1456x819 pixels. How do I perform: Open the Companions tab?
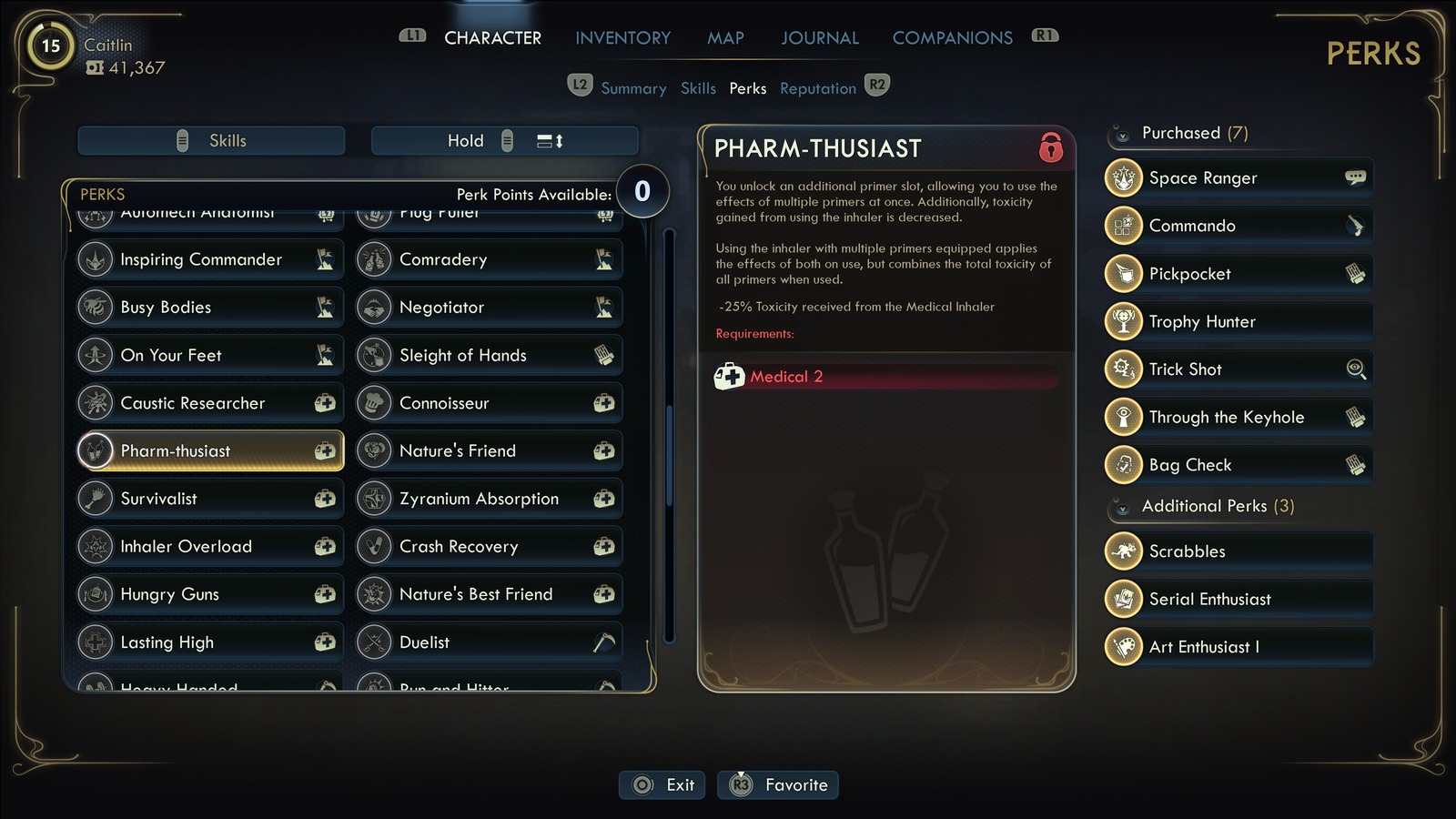952,38
